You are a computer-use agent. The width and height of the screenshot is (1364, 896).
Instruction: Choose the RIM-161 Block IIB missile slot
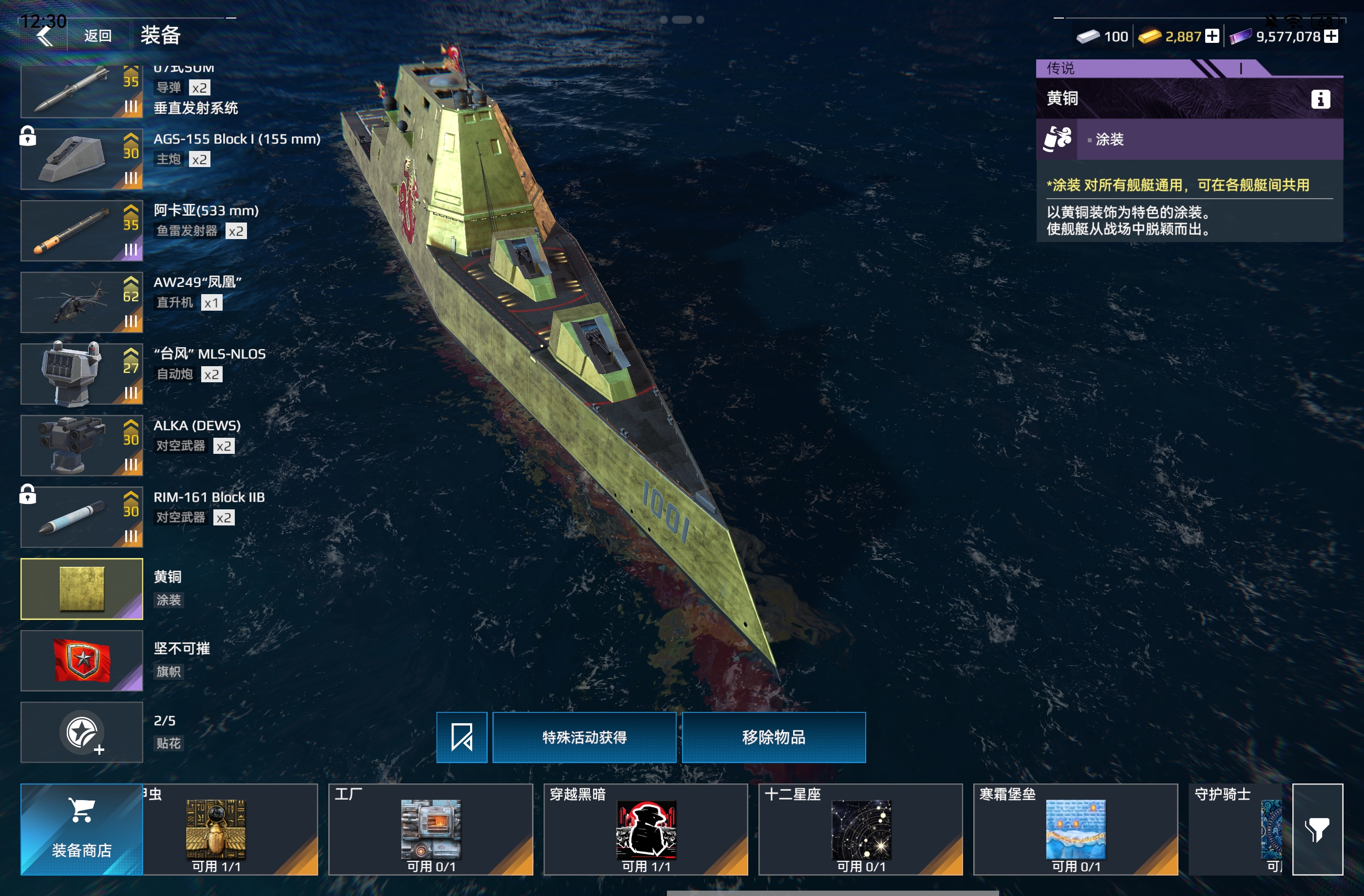click(x=81, y=517)
